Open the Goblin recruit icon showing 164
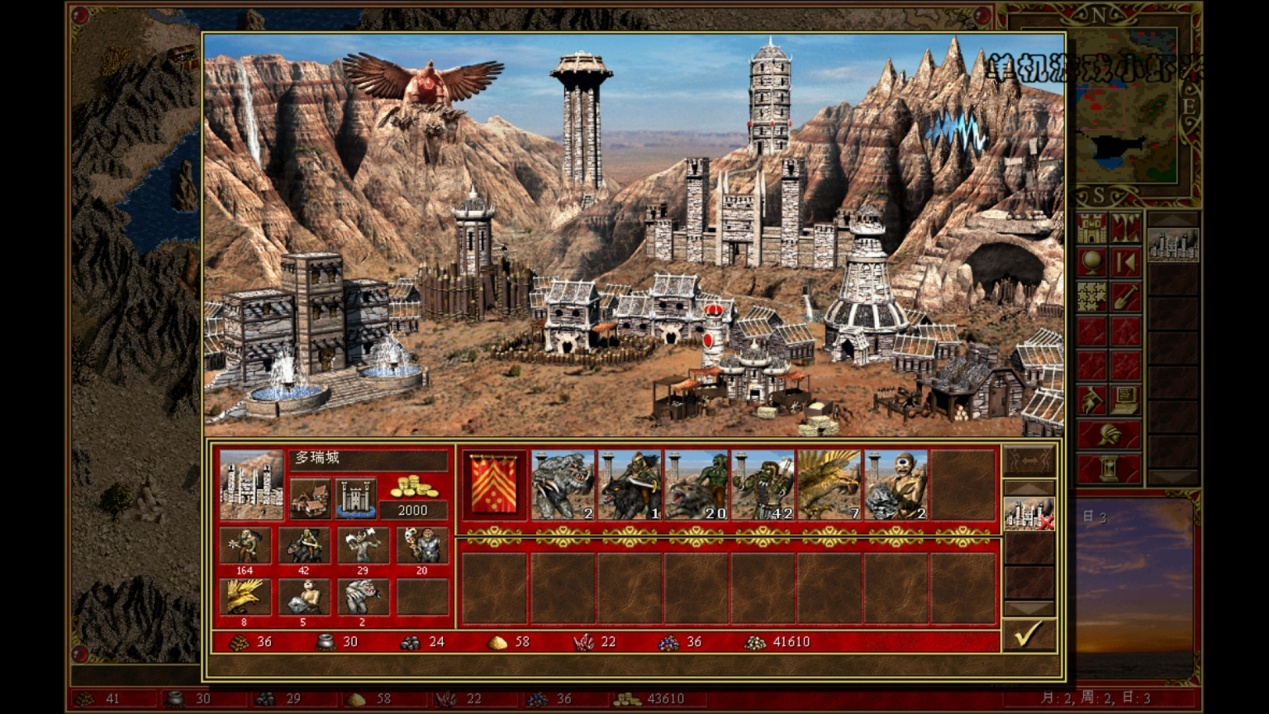Screen dimensions: 1269x714 (245, 546)
